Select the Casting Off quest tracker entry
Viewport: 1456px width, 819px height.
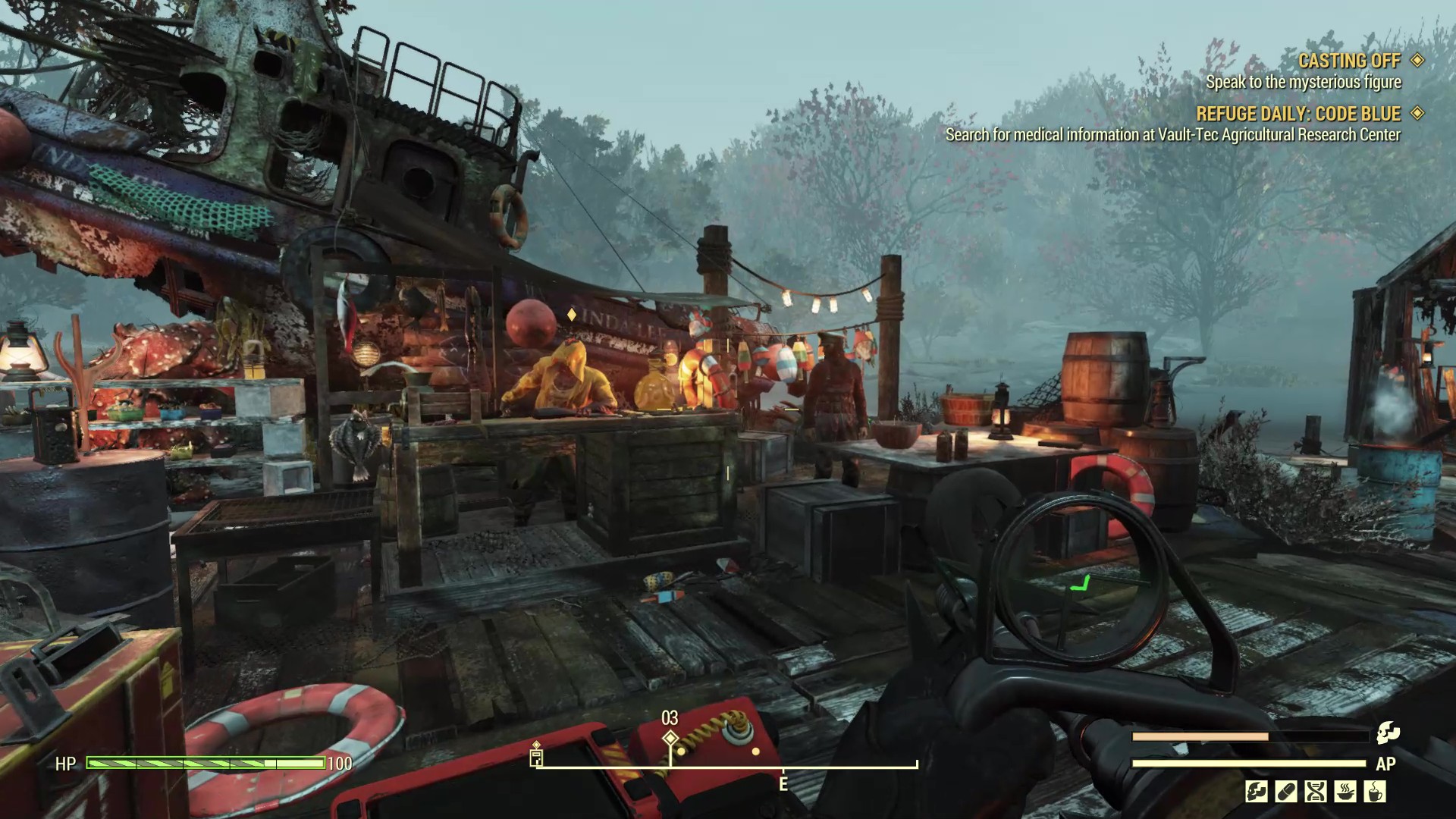[1349, 61]
